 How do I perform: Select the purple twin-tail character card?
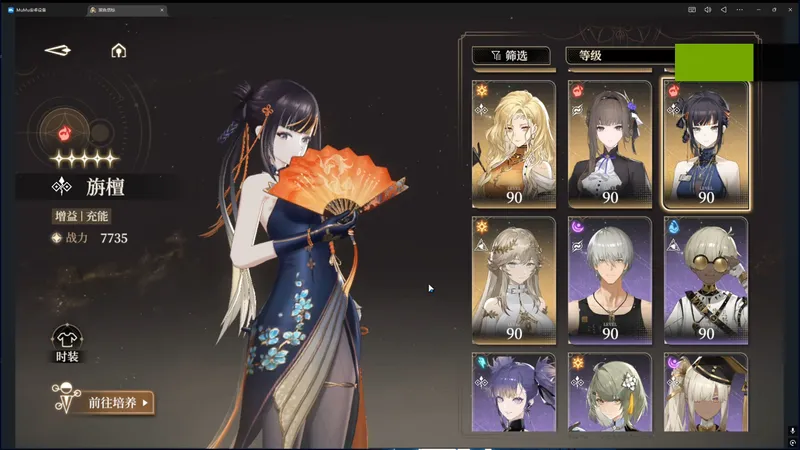pyautogui.click(x=513, y=393)
